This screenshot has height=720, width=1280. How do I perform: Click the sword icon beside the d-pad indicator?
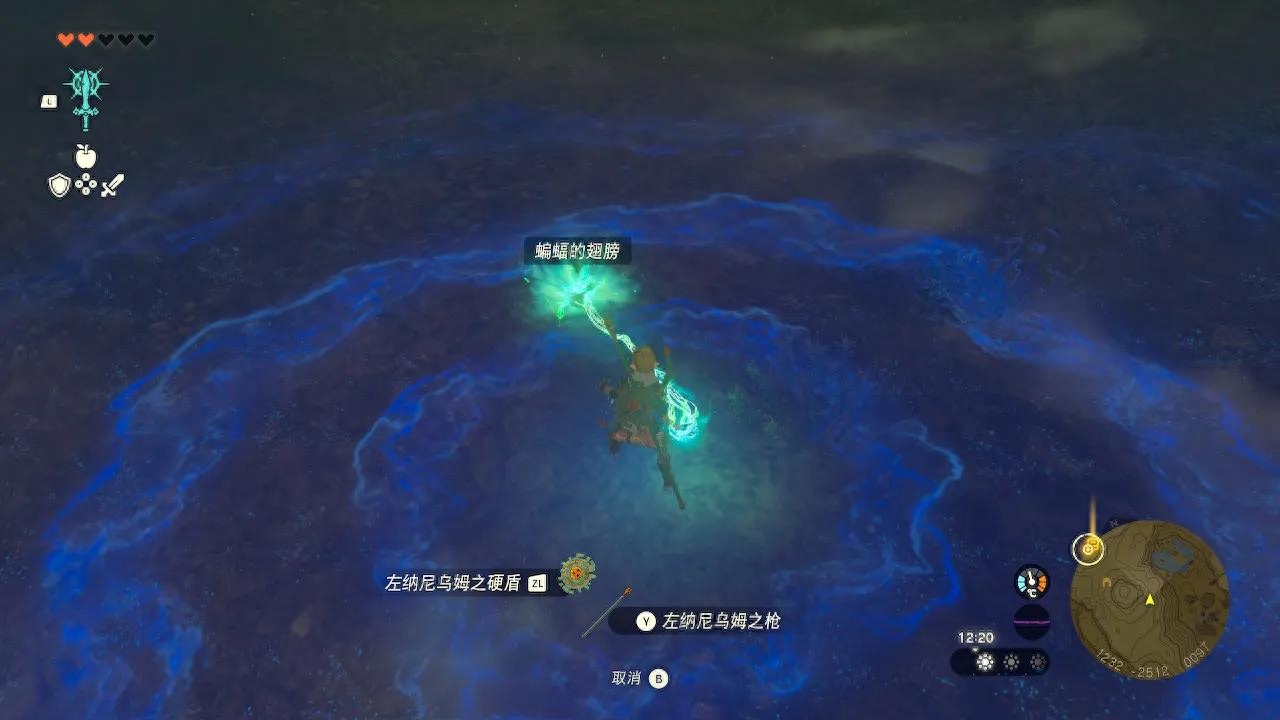tap(112, 185)
